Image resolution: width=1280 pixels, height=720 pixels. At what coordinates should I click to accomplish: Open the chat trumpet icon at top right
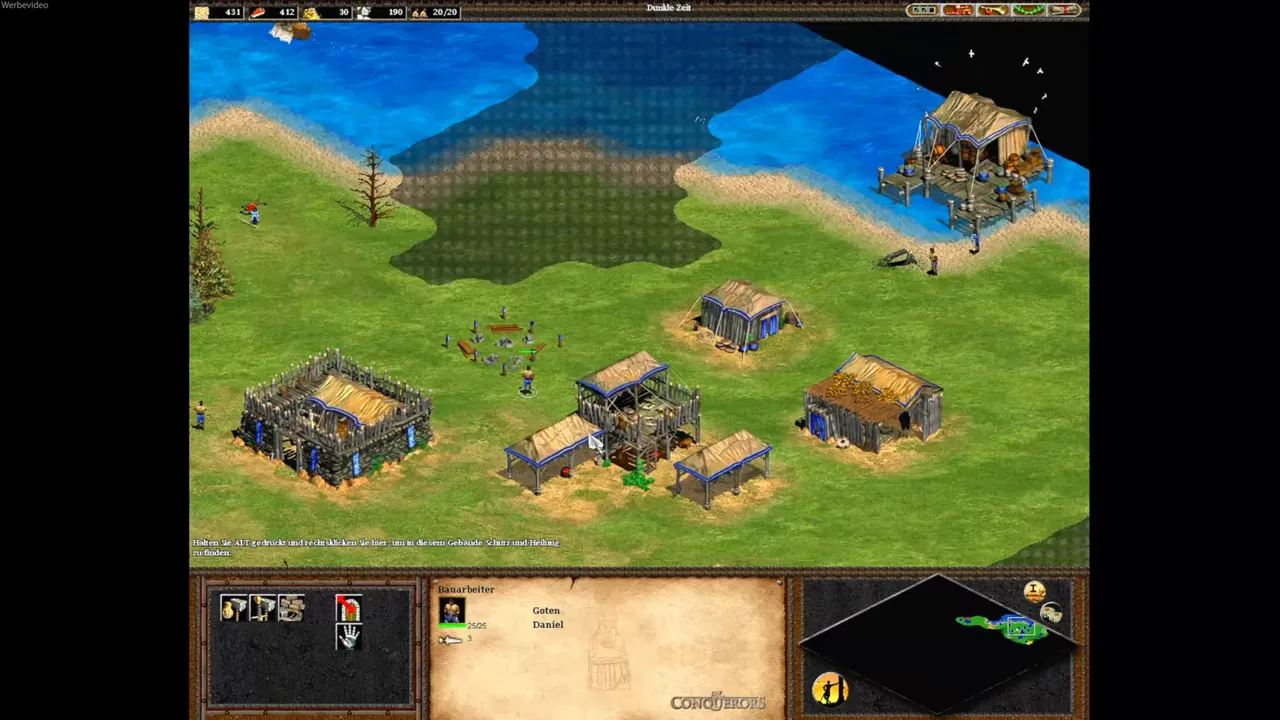click(x=992, y=10)
